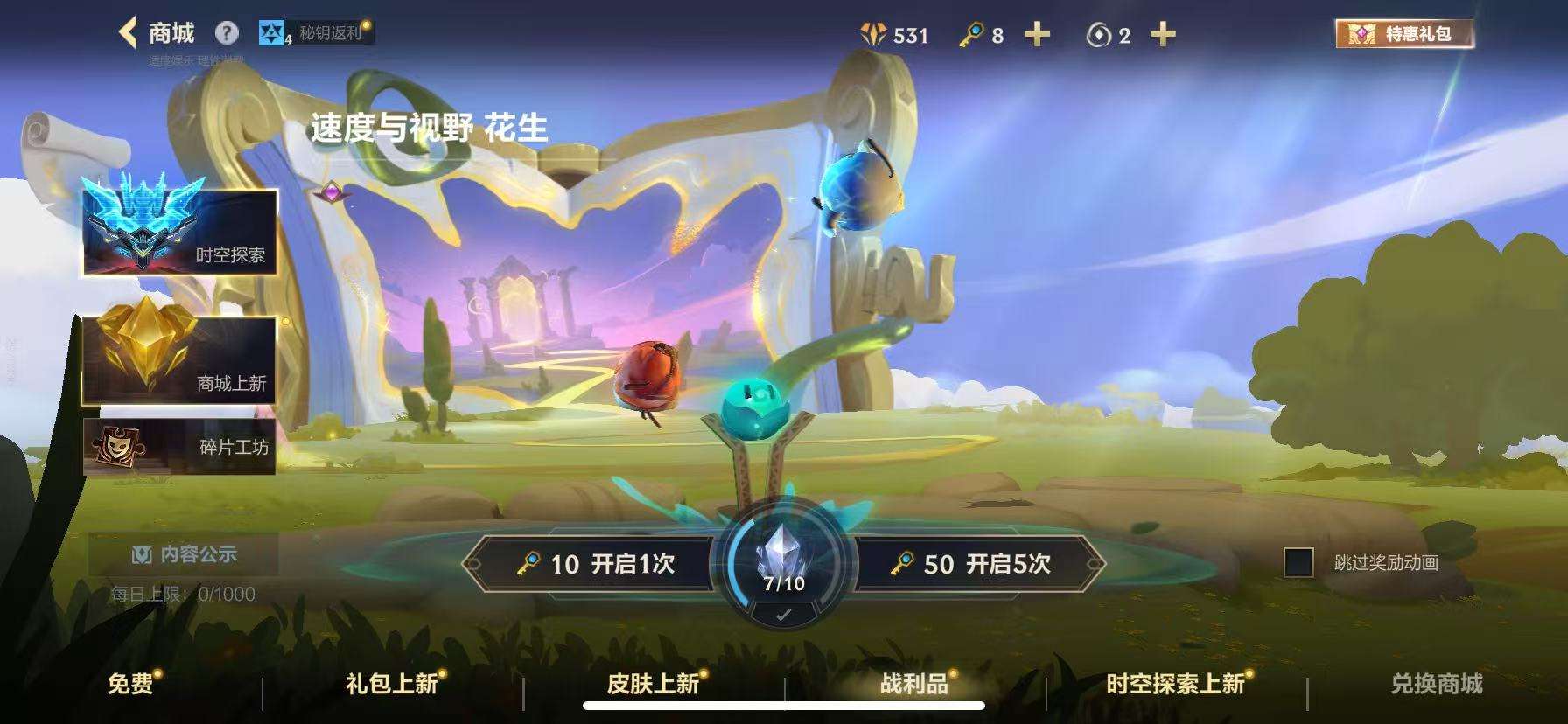Click the plus button beside the coin count
This screenshot has width=1568, height=724.
(1163, 35)
